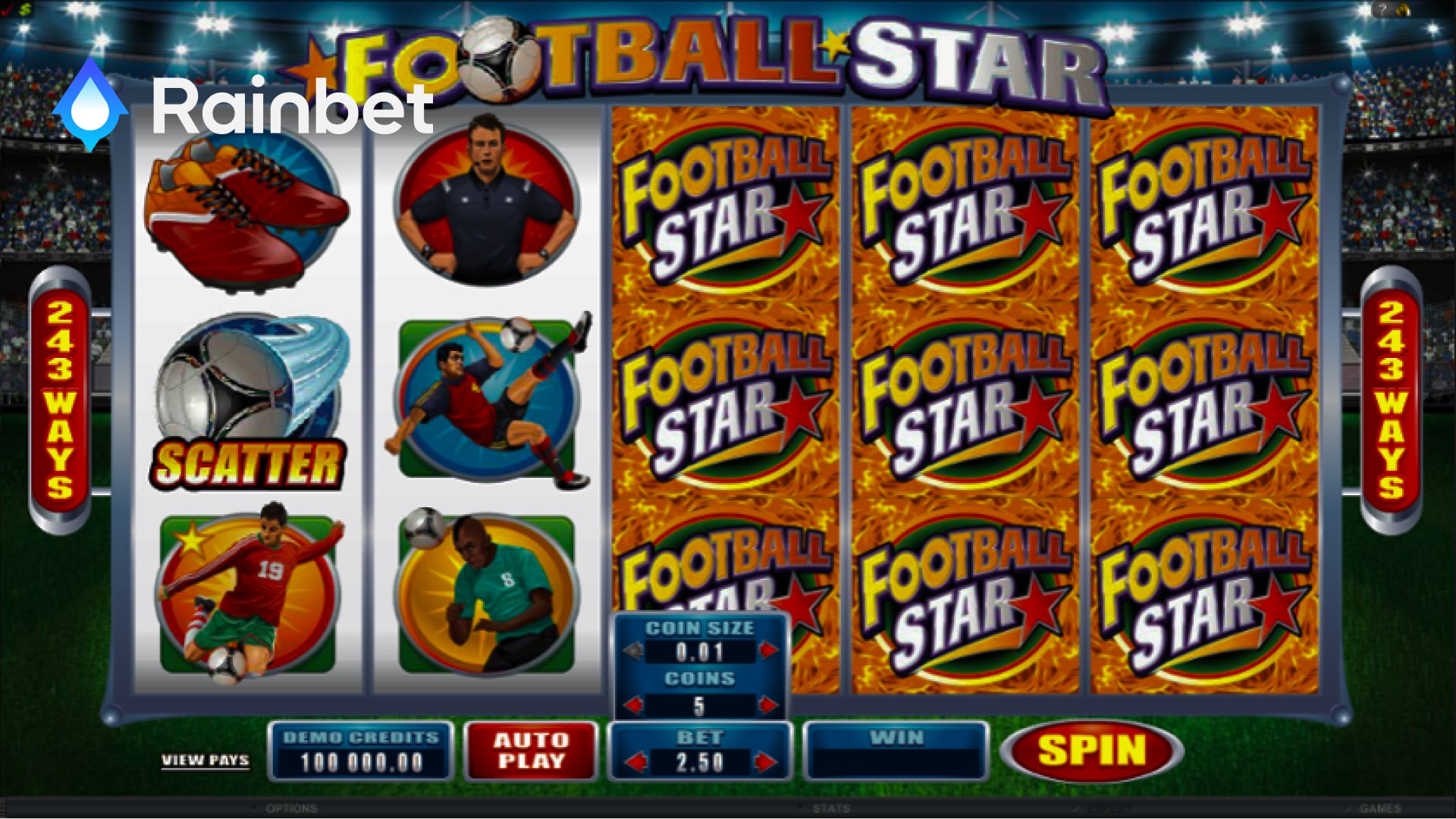Image resolution: width=1456 pixels, height=819 pixels.
Task: Open the Options menu in the bottom bar
Action: [x=291, y=809]
